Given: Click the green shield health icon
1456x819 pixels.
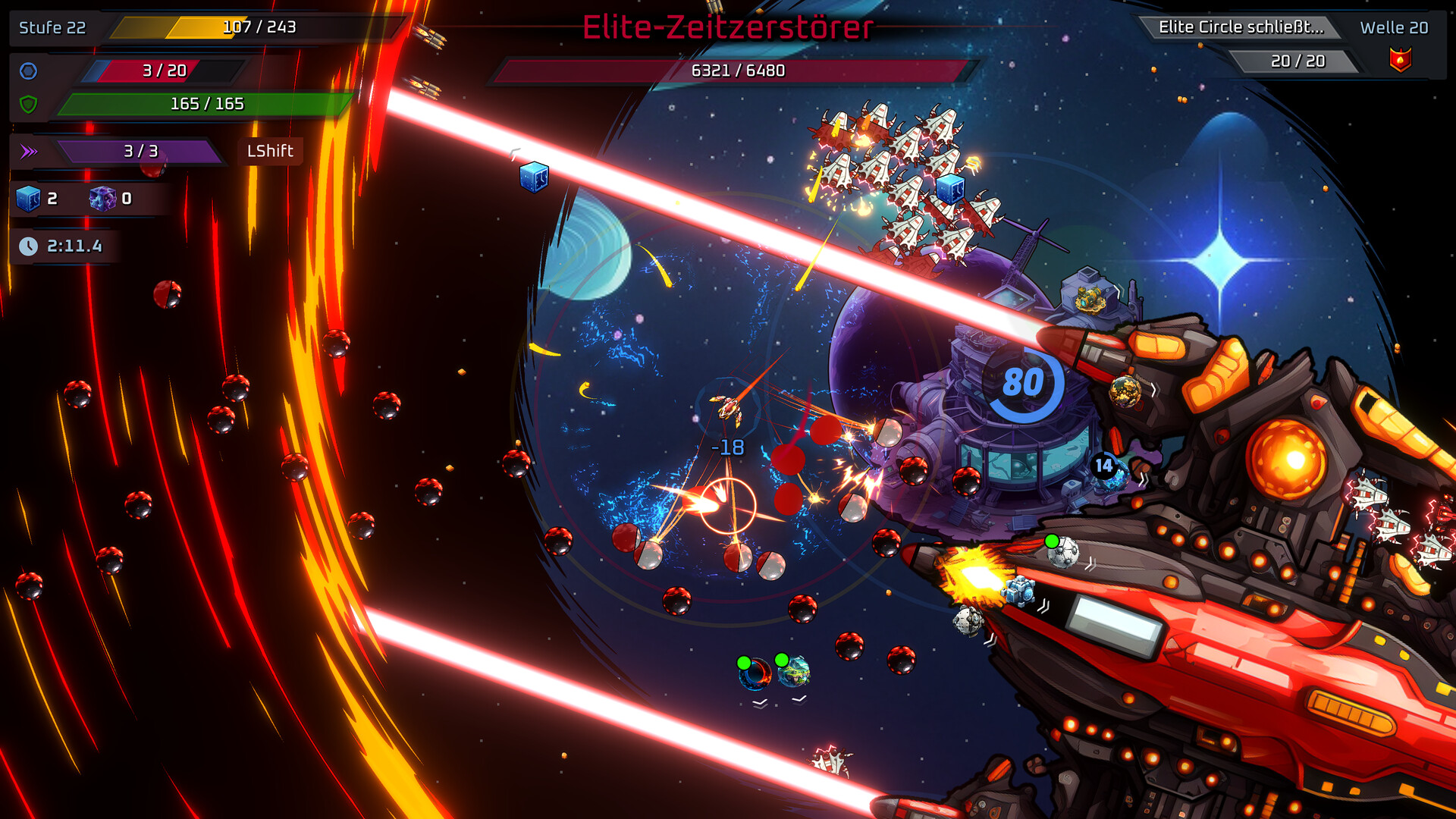Looking at the screenshot, I should tap(28, 105).
